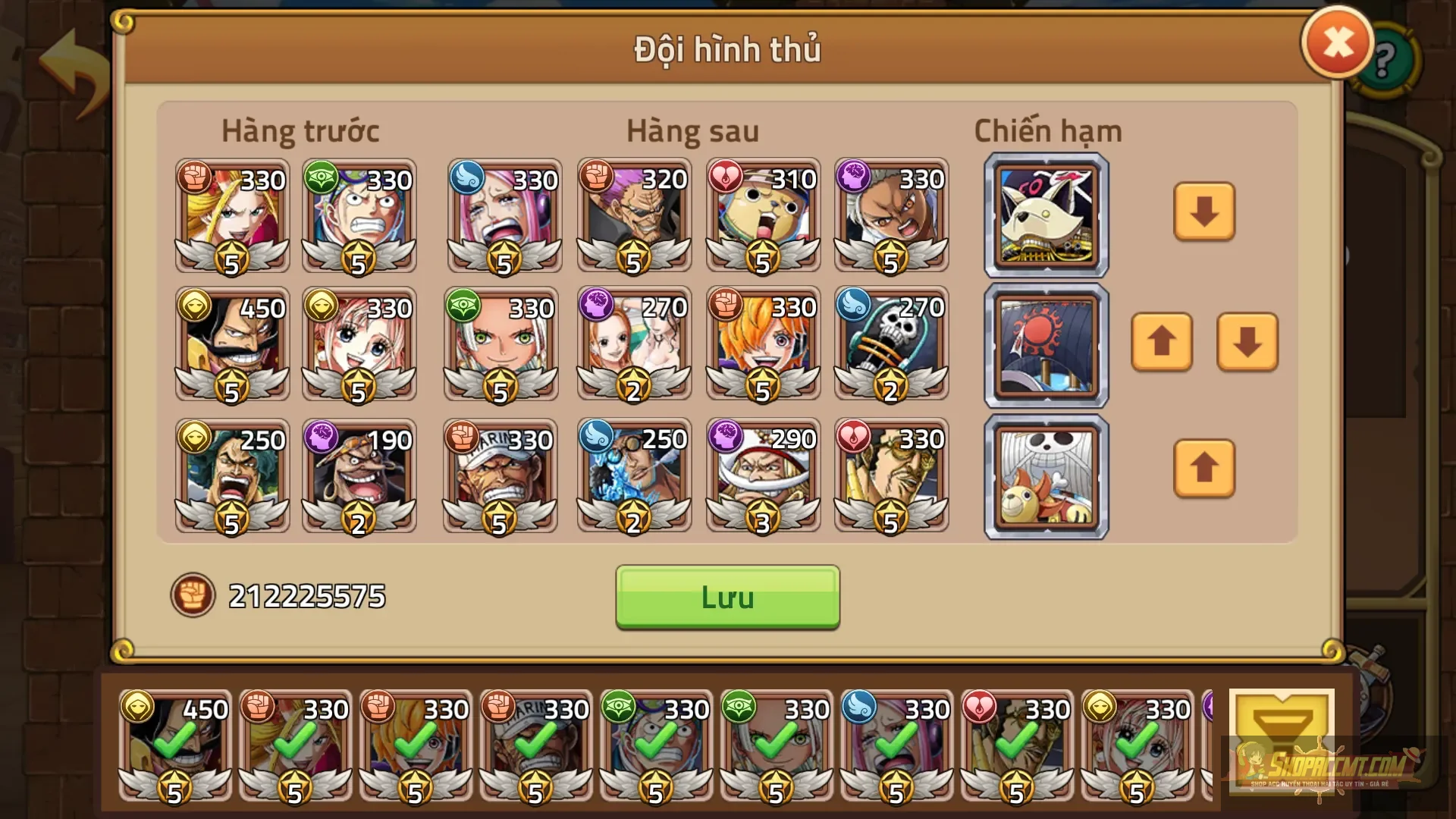This screenshot has height=819, width=1456.
Task: Select Whitebeard's 290-power portrait in bottom row
Action: tap(762, 474)
